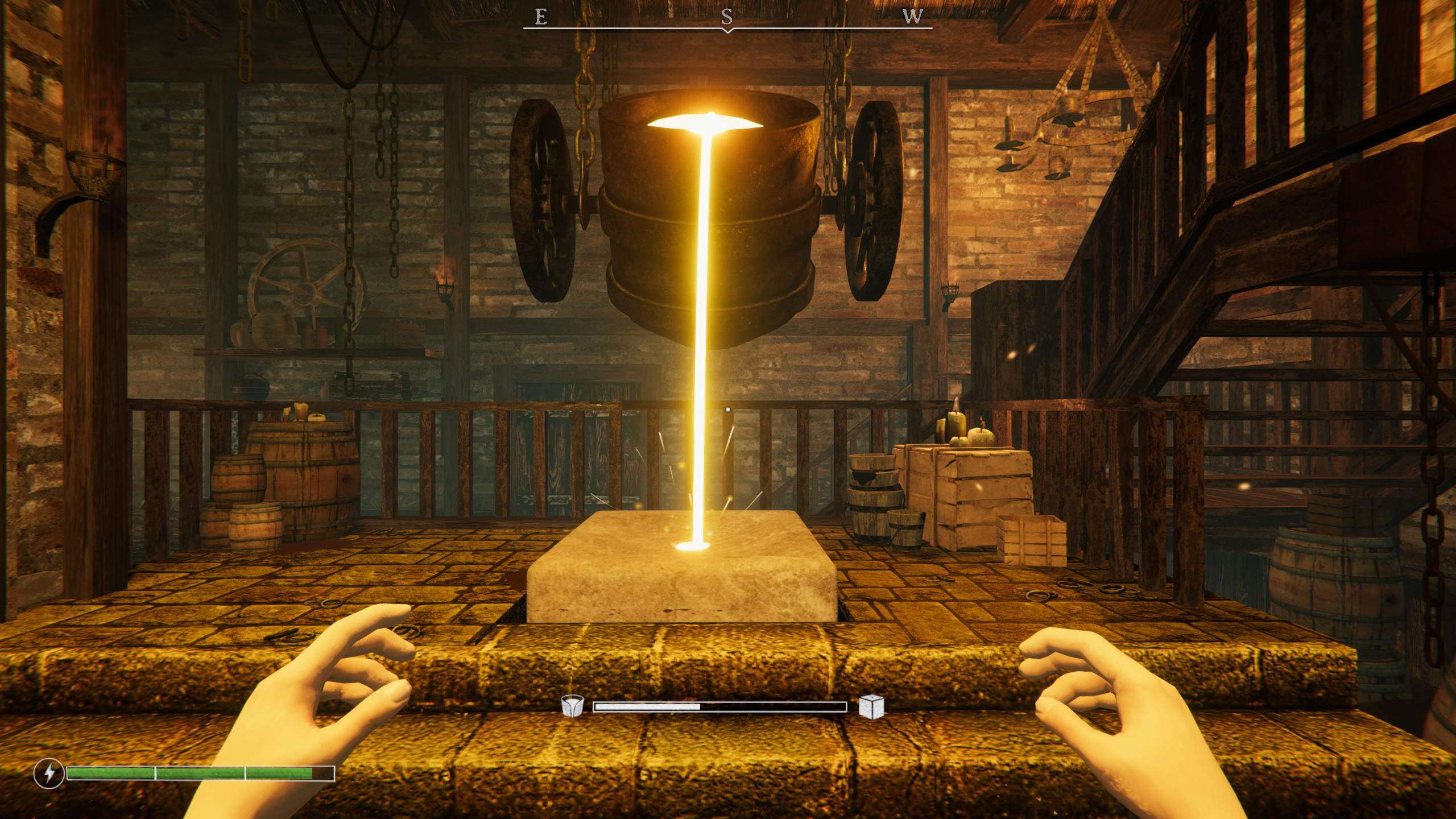The height and width of the screenshot is (819, 1456).
Task: Click the S marker on the compass strip
Action: [728, 17]
